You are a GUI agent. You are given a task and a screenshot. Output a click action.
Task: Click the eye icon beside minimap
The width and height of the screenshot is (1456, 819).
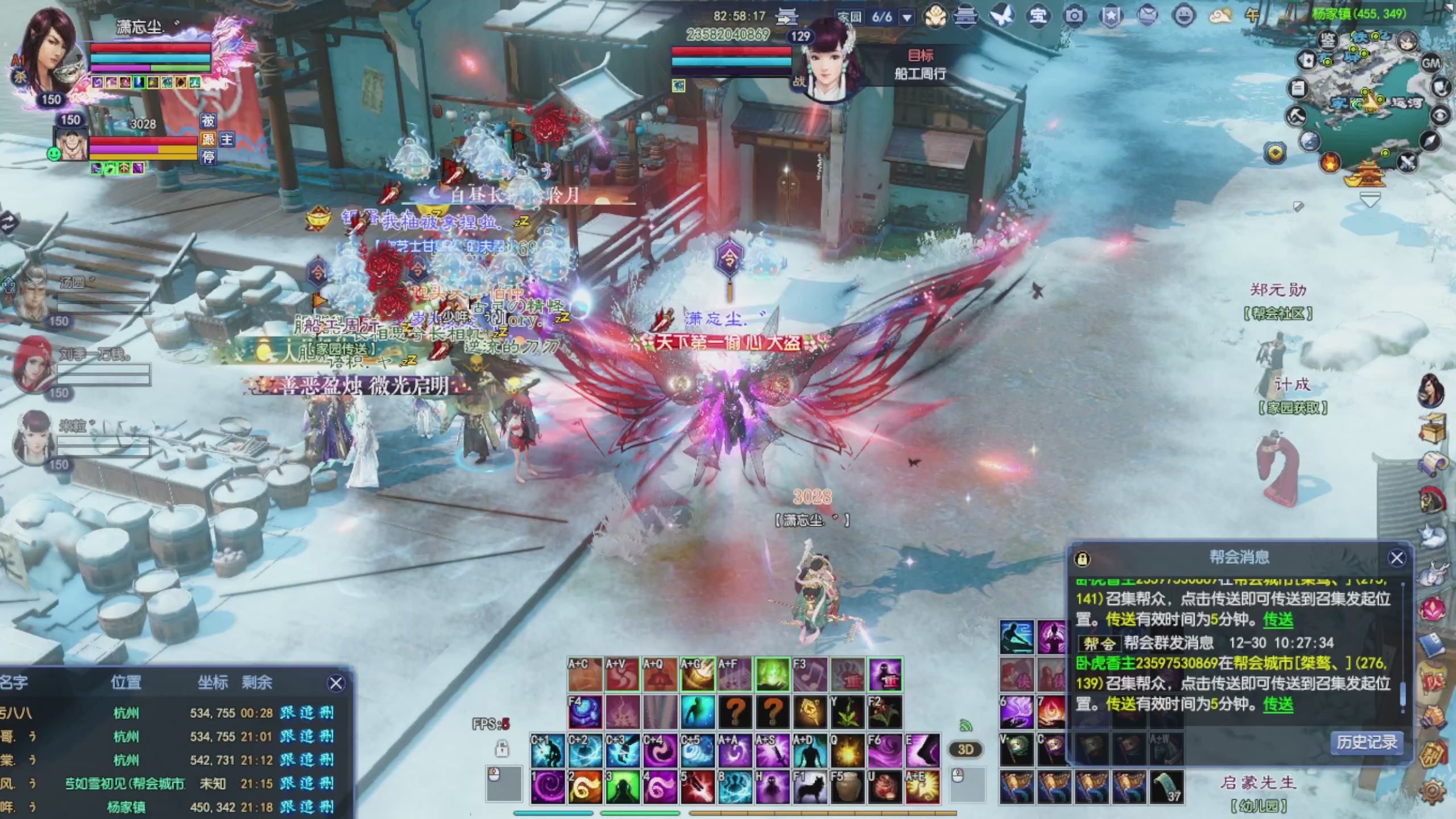coord(1441,116)
